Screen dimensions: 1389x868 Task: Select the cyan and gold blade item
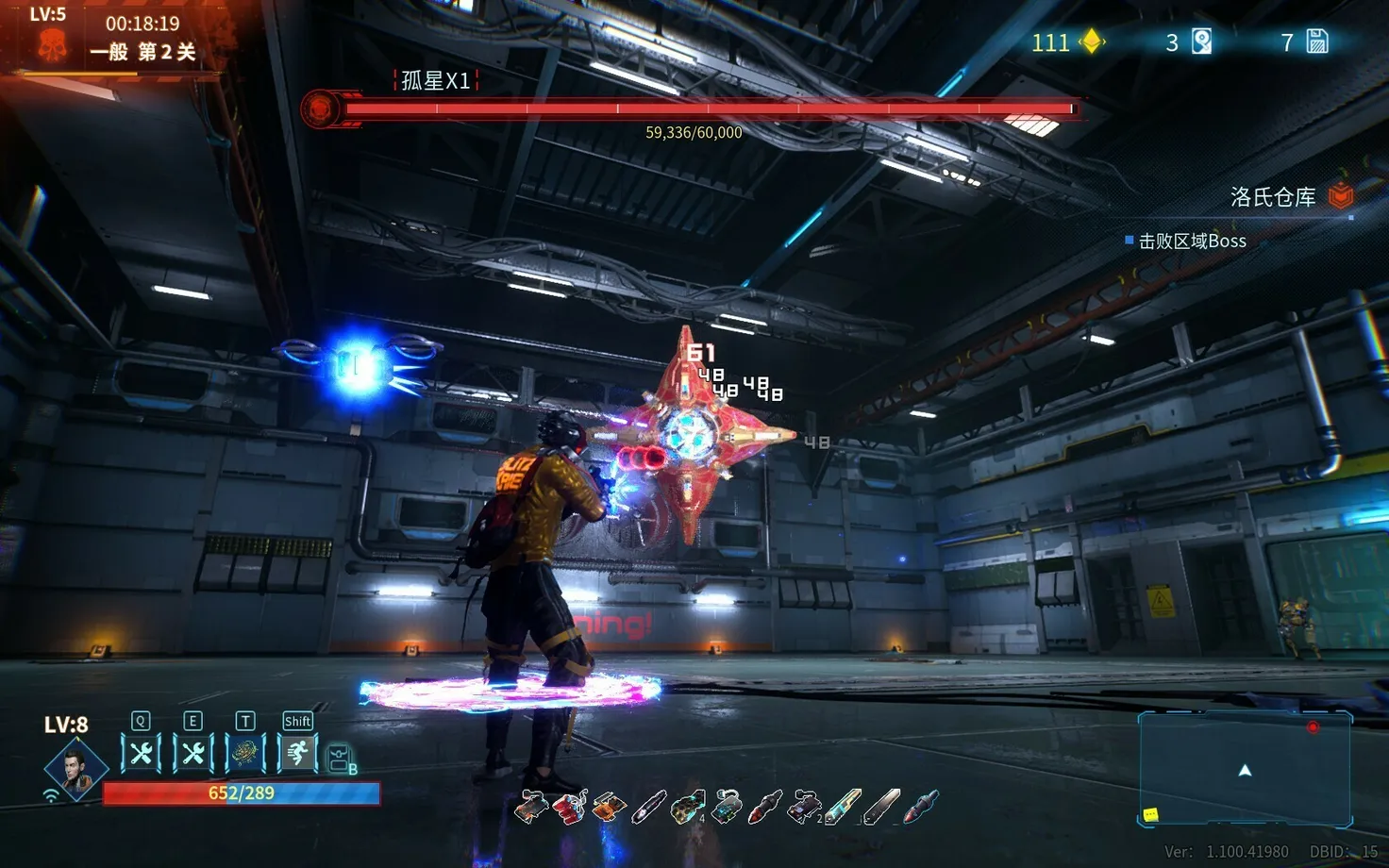(843, 808)
